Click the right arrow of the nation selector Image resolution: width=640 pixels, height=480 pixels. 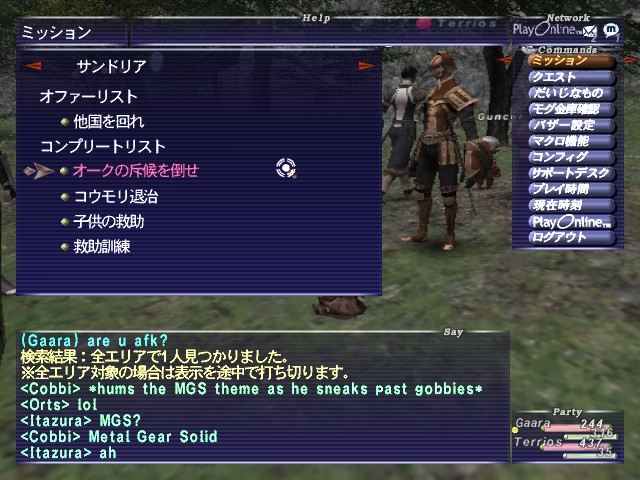(x=367, y=67)
